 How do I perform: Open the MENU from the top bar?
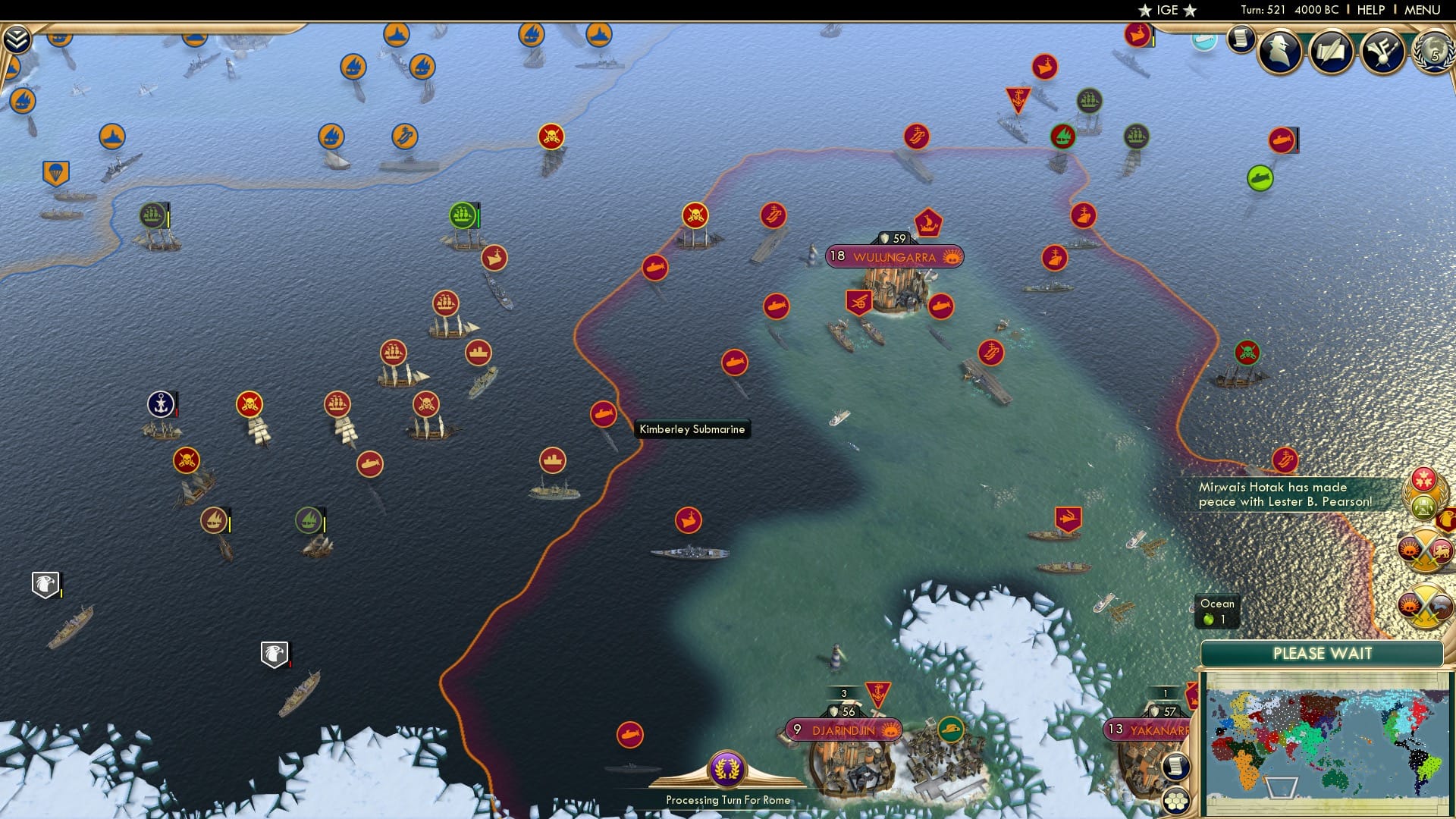click(x=1422, y=10)
